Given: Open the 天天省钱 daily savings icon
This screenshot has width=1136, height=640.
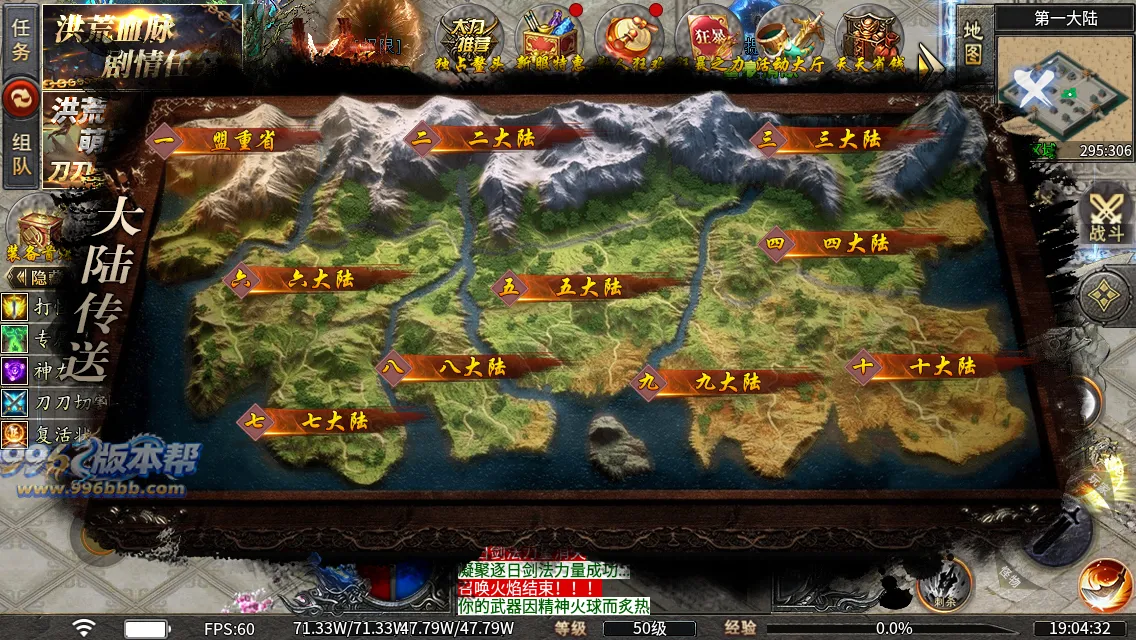Looking at the screenshot, I should [869, 40].
